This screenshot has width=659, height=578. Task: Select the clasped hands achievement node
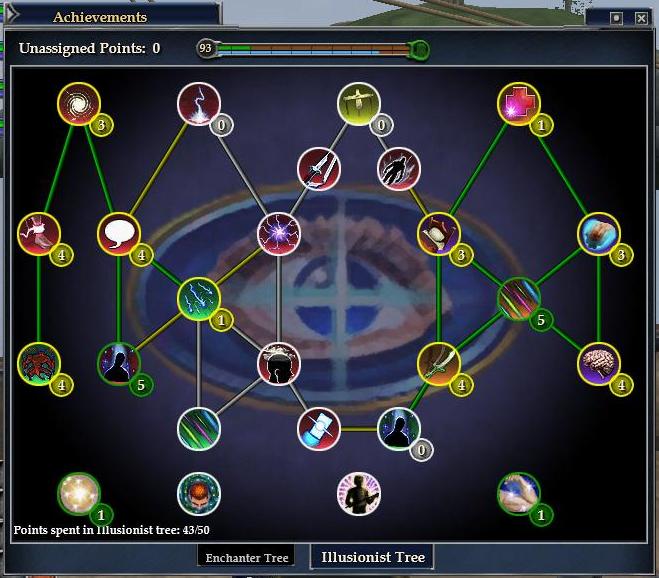pos(519,493)
